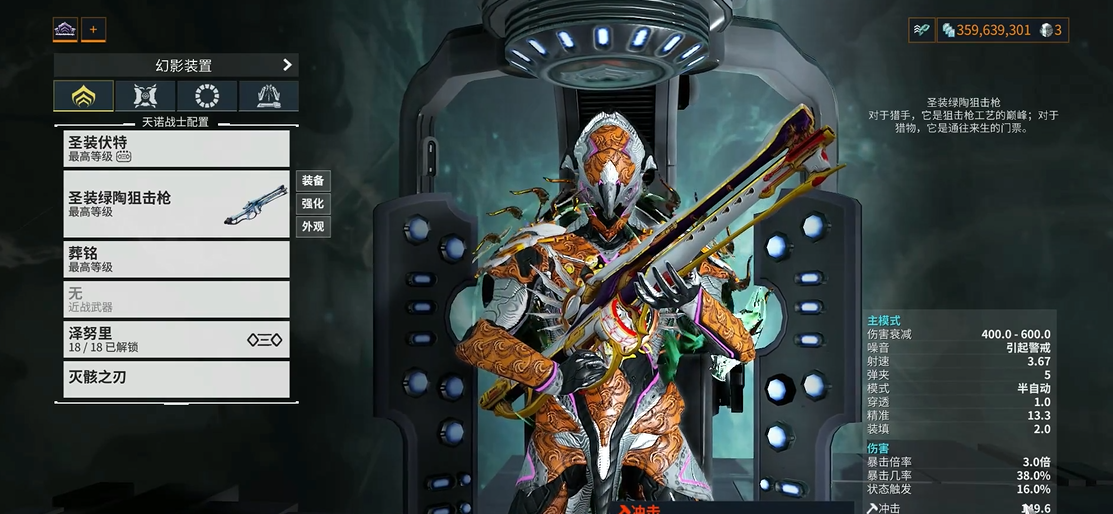Viewport: 1113px width, 514px height.
Task: Select the 圣装伏特 warframe slot
Action: pyautogui.click(x=176, y=148)
